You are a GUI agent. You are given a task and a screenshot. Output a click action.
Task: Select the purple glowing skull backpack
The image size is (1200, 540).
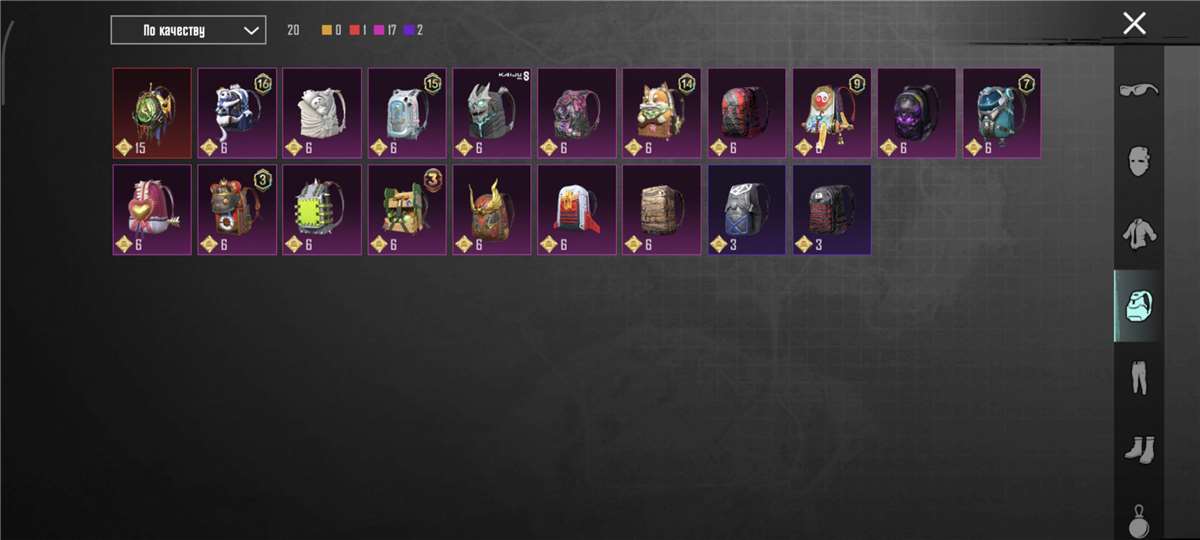pyautogui.click(x=917, y=113)
